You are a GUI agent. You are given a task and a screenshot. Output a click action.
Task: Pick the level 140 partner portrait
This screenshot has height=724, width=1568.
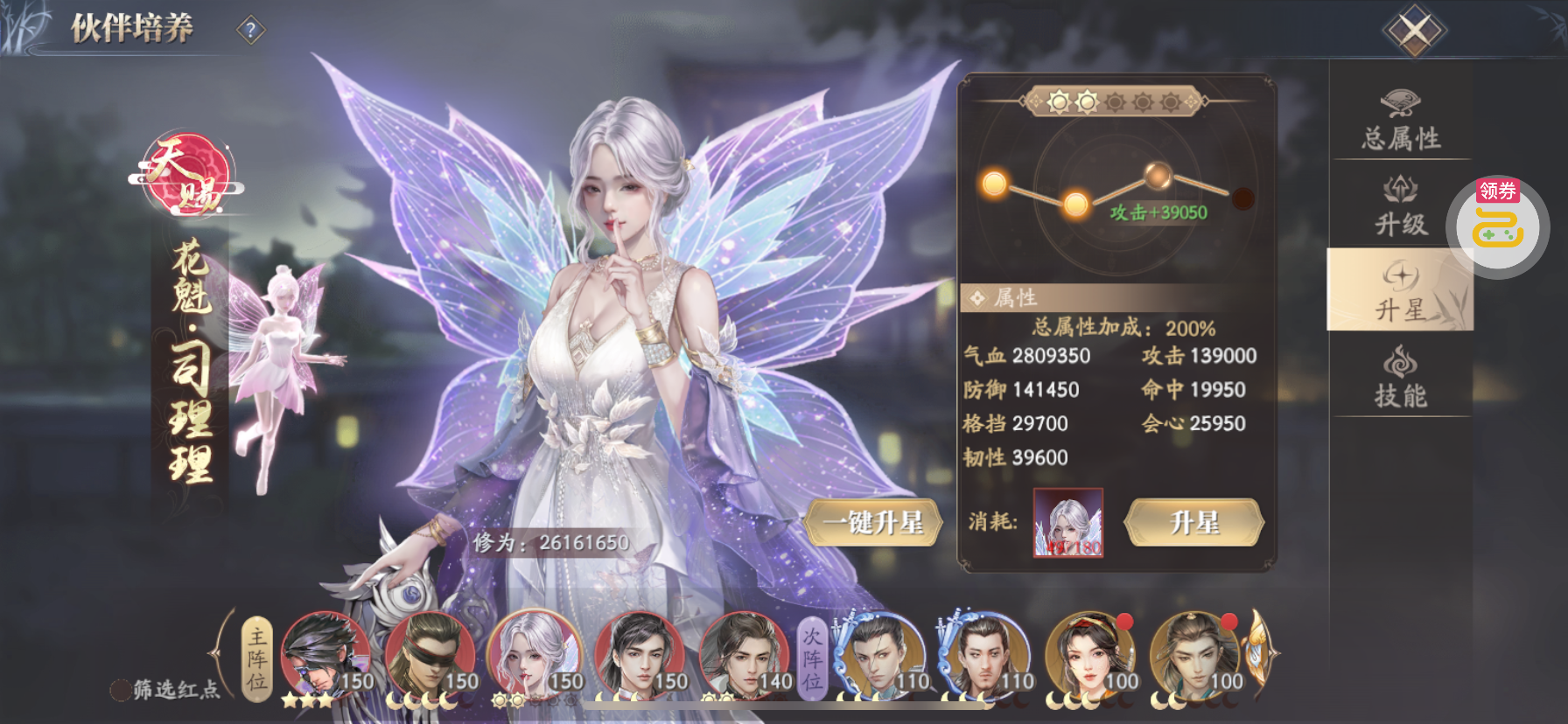(743, 656)
